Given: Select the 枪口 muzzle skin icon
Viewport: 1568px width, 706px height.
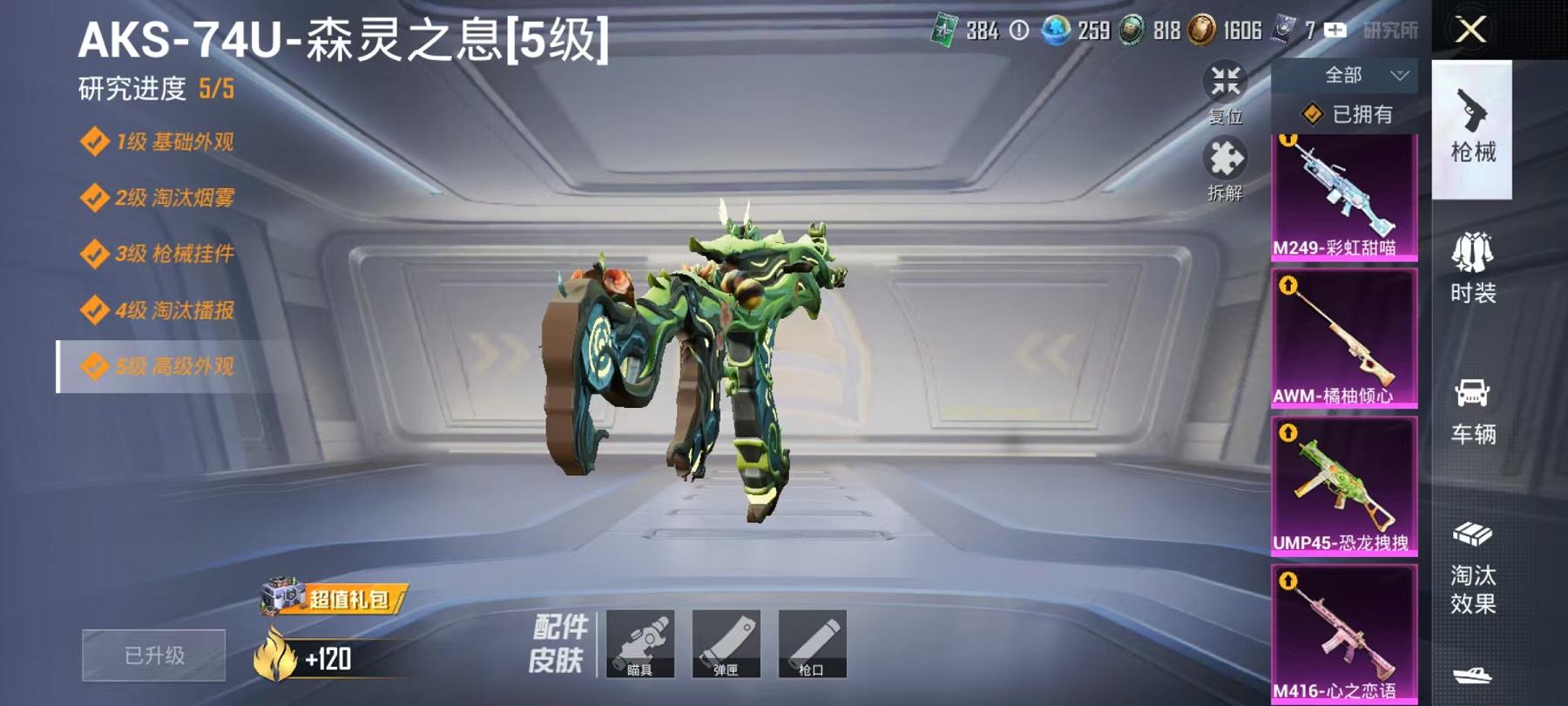Looking at the screenshot, I should 813,643.
